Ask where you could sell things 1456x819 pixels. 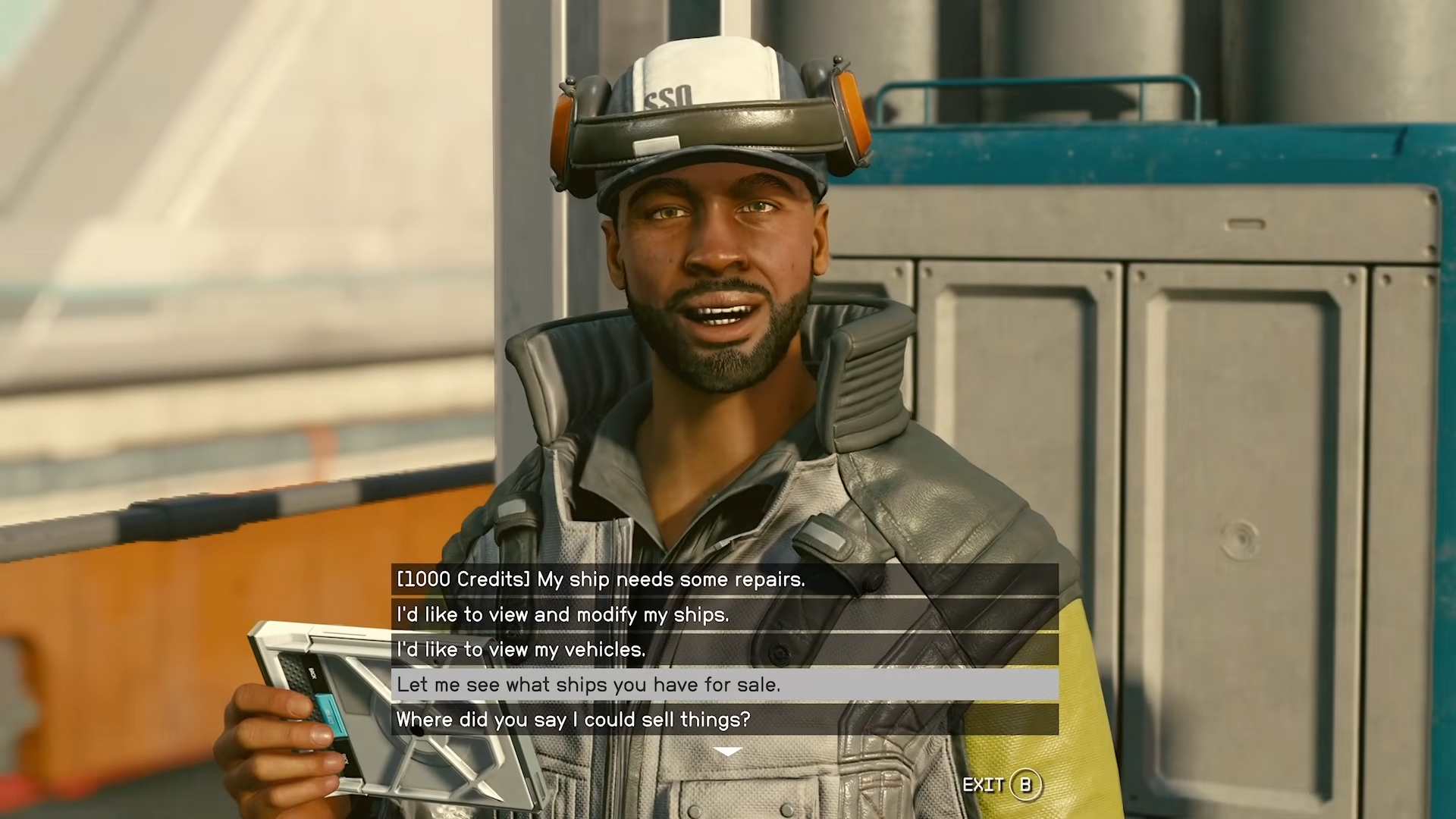coord(724,719)
